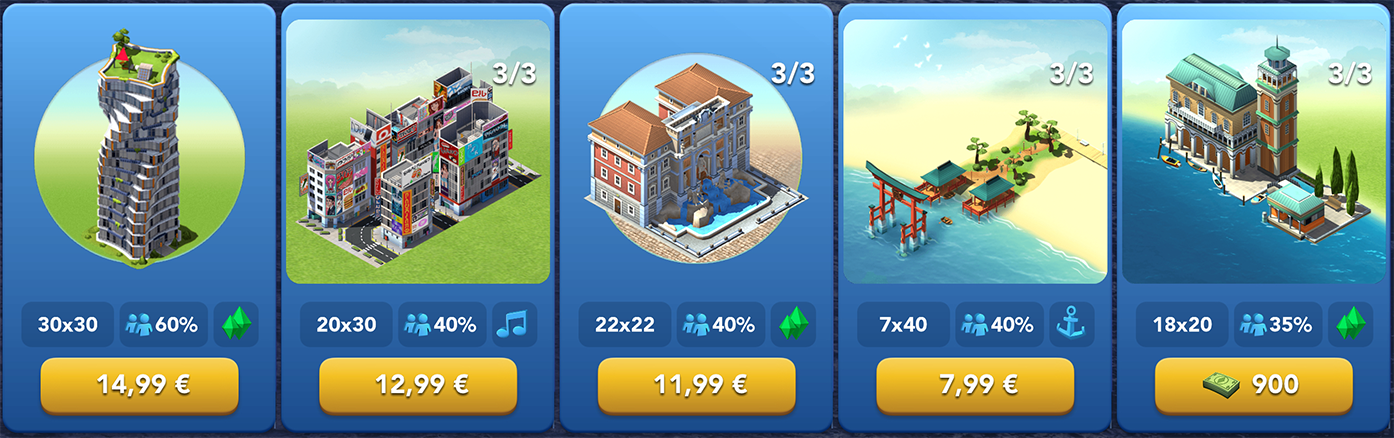Screen dimensions: 1394x438
Task: Click the 22x22 size label
Action: (625, 325)
